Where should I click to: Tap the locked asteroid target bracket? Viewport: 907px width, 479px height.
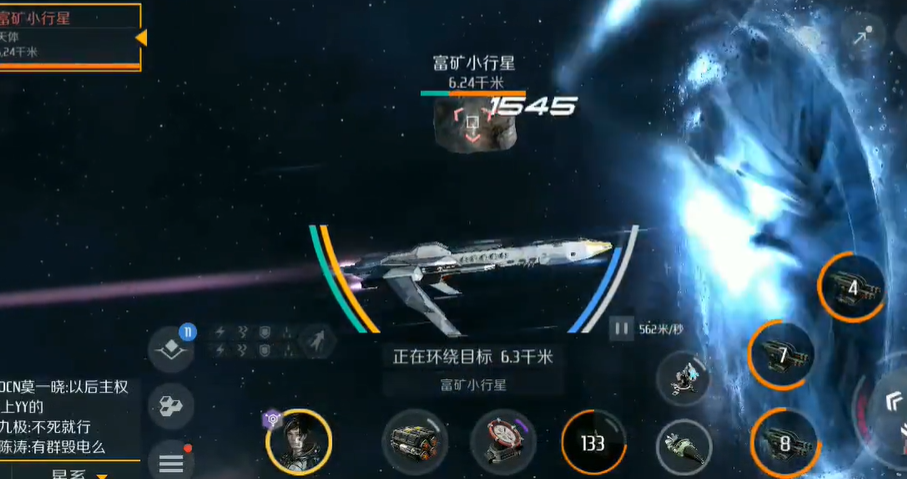click(x=472, y=126)
